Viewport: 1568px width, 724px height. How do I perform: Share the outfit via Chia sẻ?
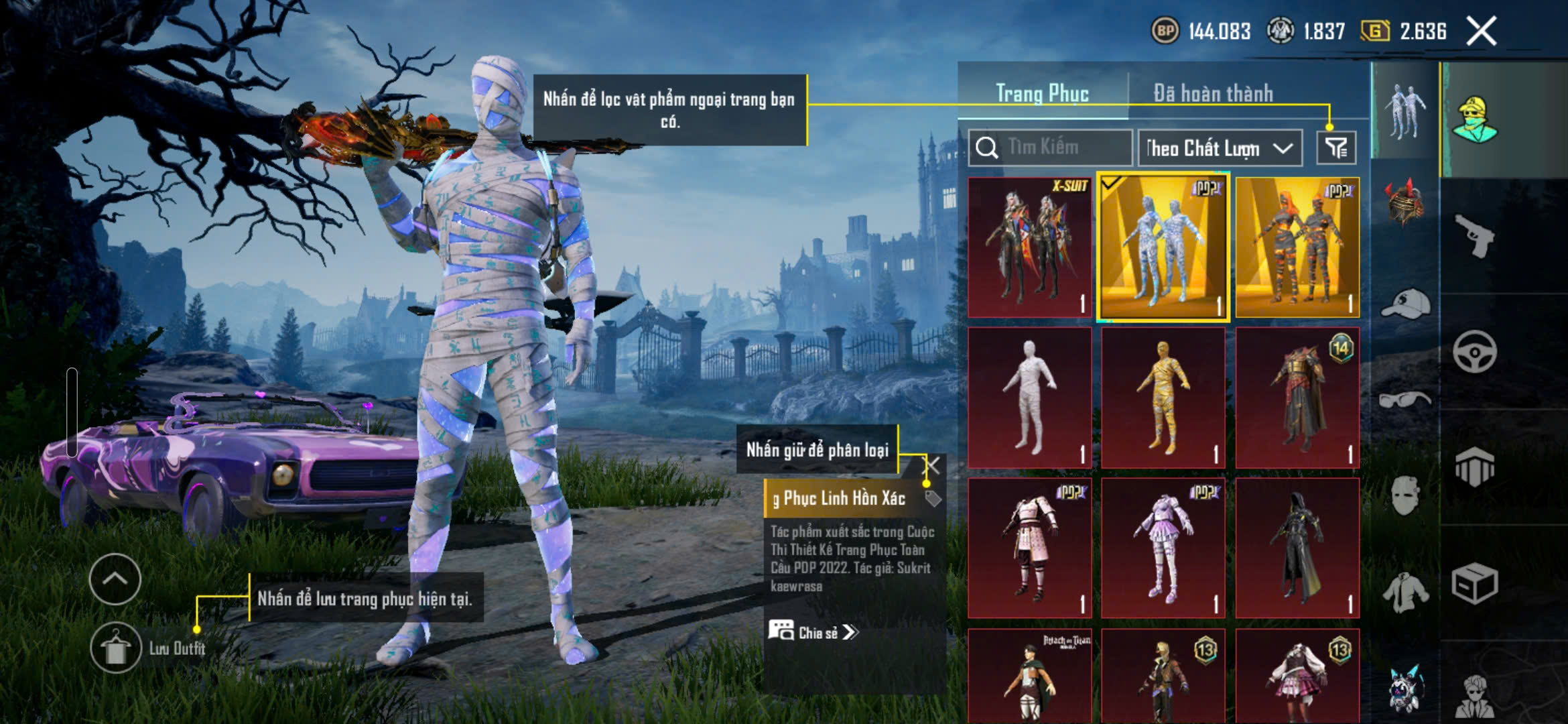(813, 632)
